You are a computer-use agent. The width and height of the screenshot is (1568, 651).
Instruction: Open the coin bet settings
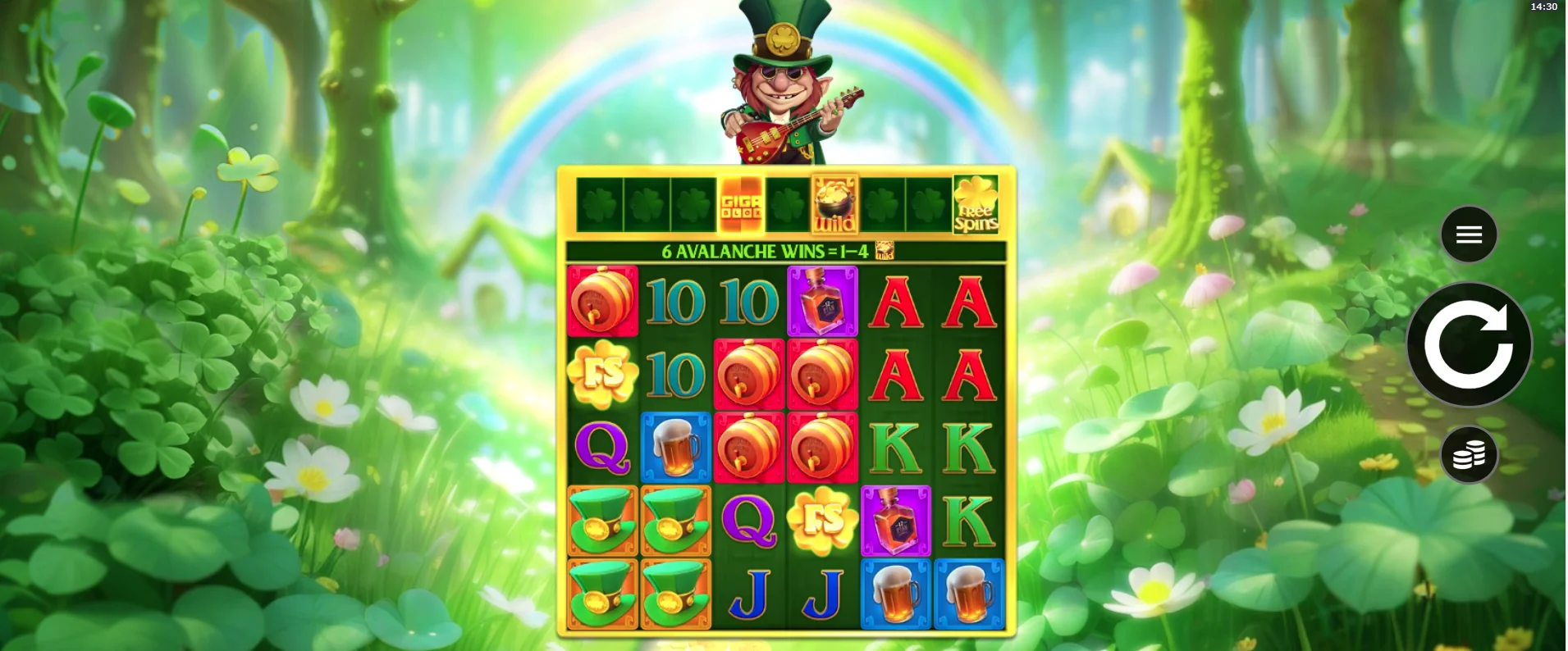tap(1468, 453)
